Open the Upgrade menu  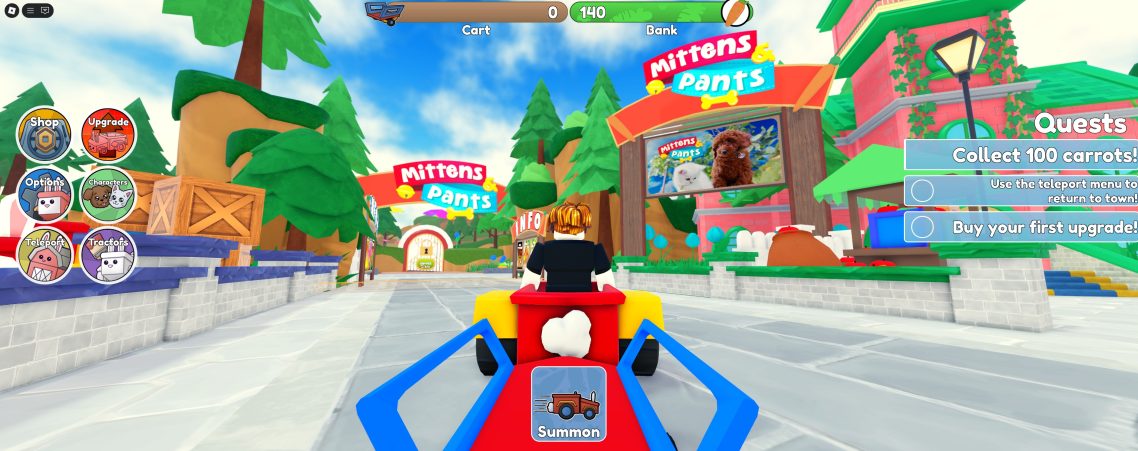point(108,136)
